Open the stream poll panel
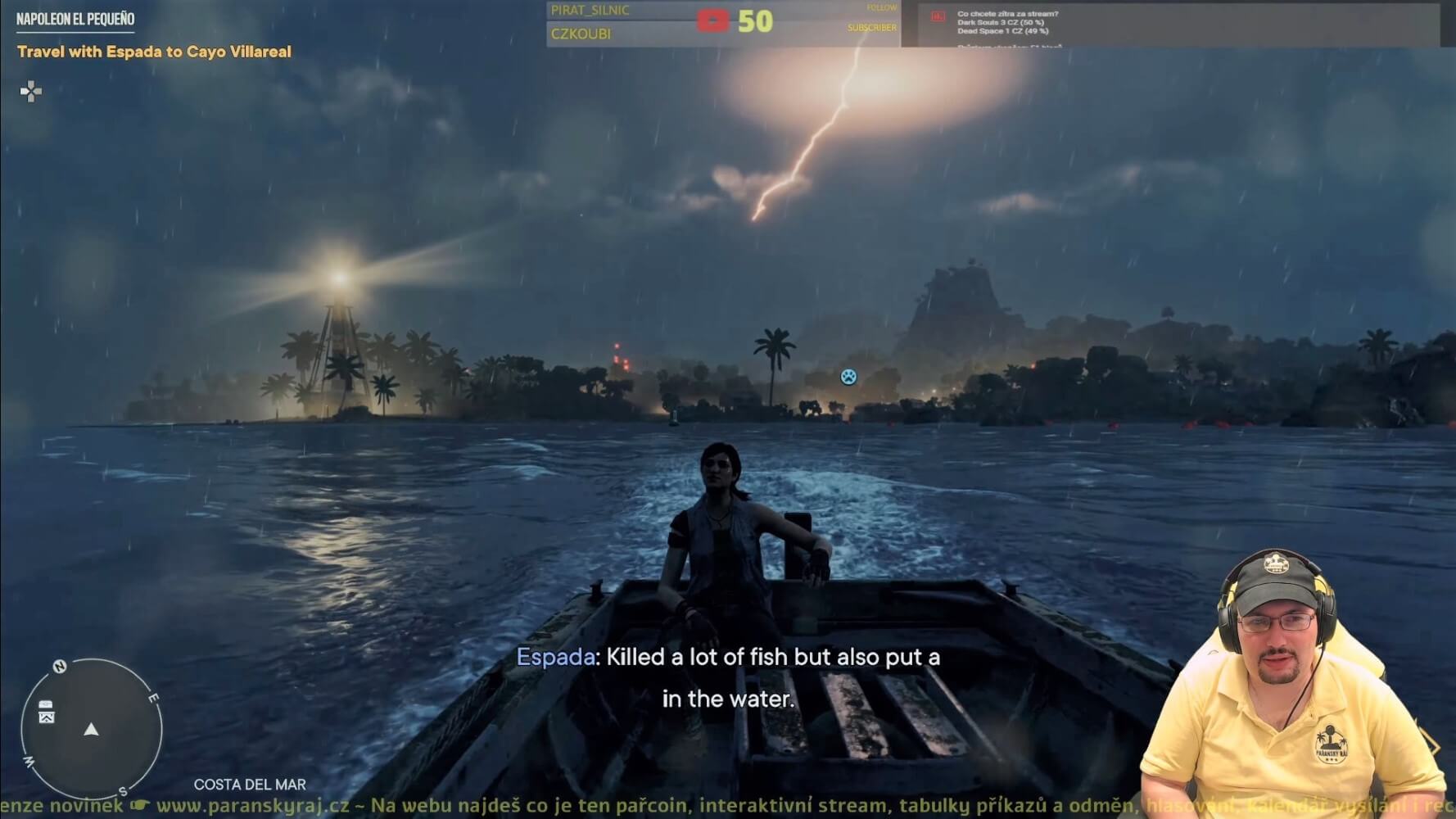 [x=1169, y=24]
